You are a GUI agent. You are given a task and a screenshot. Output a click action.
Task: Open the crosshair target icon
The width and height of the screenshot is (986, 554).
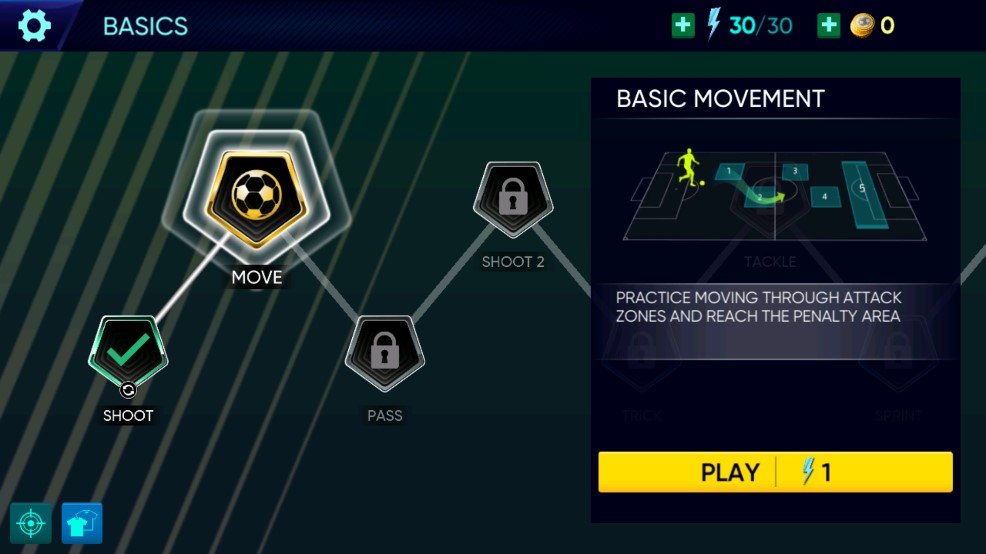tap(31, 523)
